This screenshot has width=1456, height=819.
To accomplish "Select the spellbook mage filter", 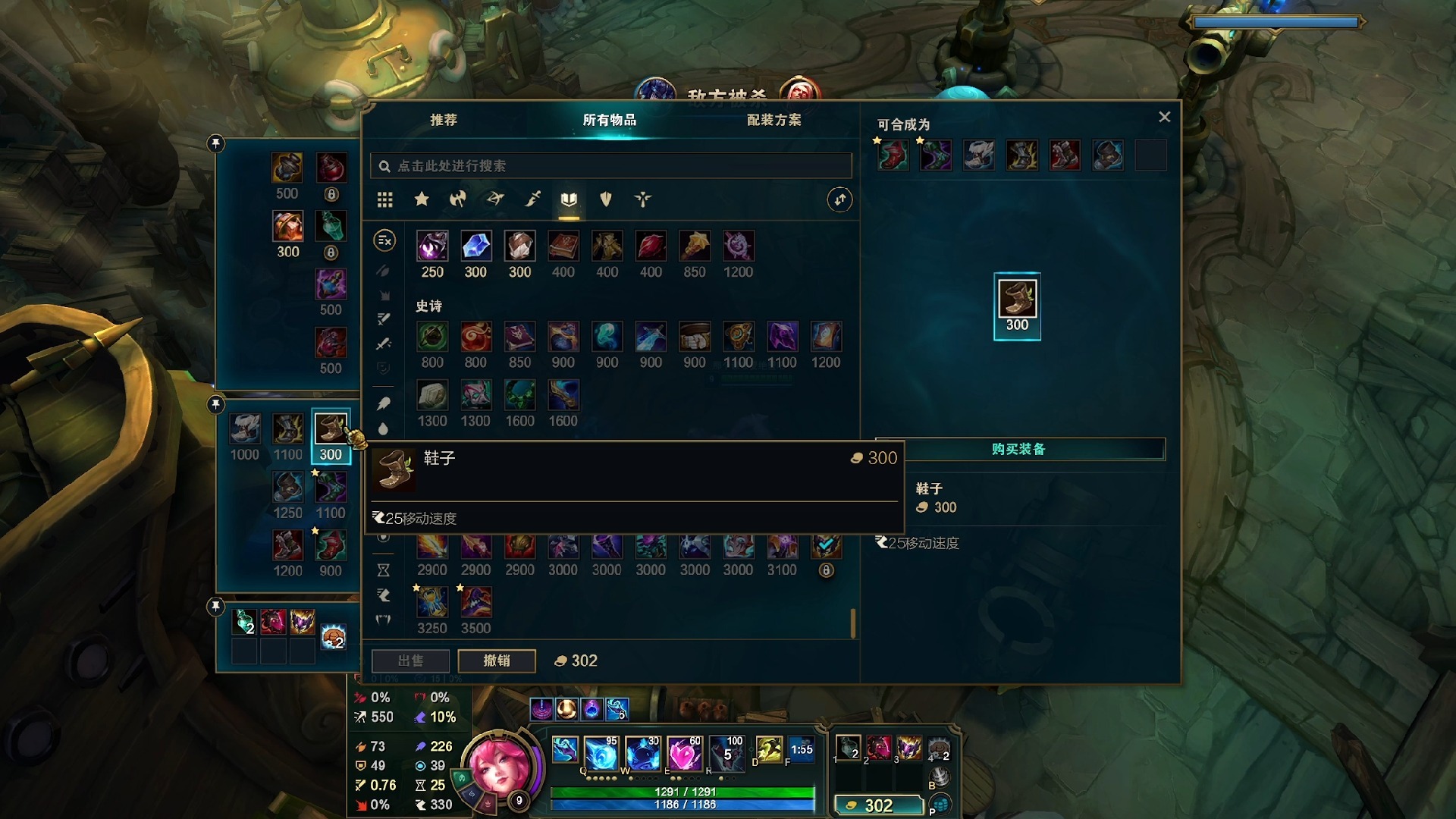I will pos(569,199).
